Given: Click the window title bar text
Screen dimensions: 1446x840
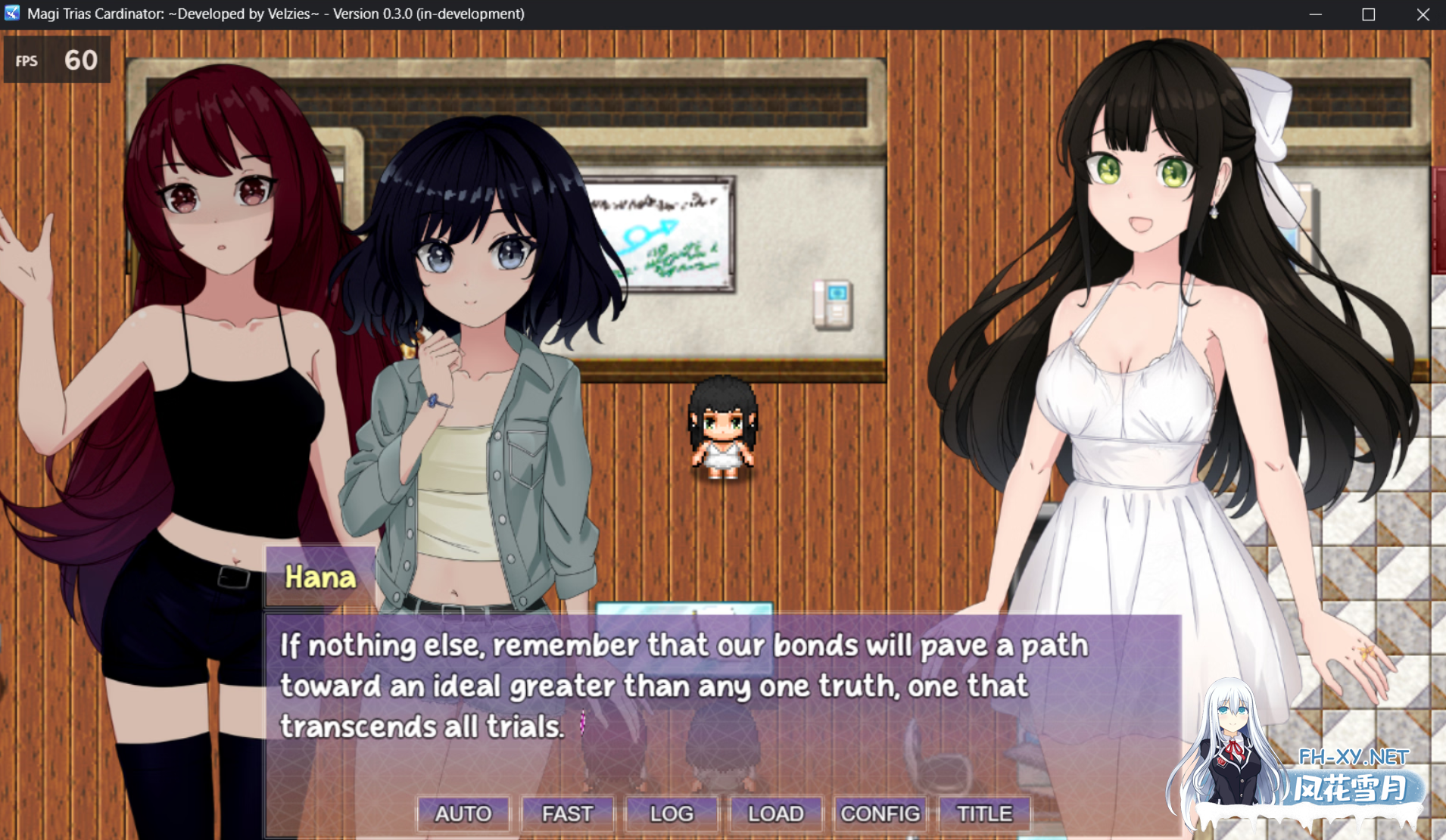Looking at the screenshot, I should [273, 13].
